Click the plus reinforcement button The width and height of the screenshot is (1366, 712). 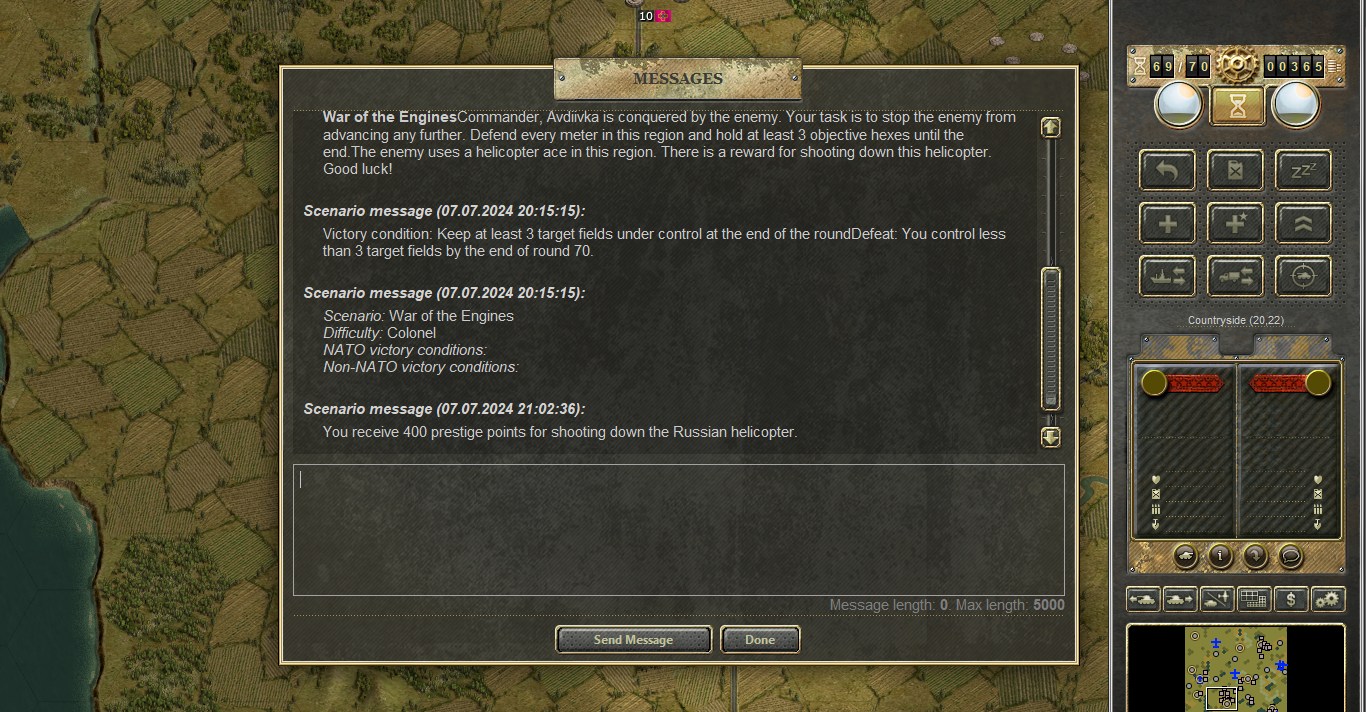(1167, 223)
